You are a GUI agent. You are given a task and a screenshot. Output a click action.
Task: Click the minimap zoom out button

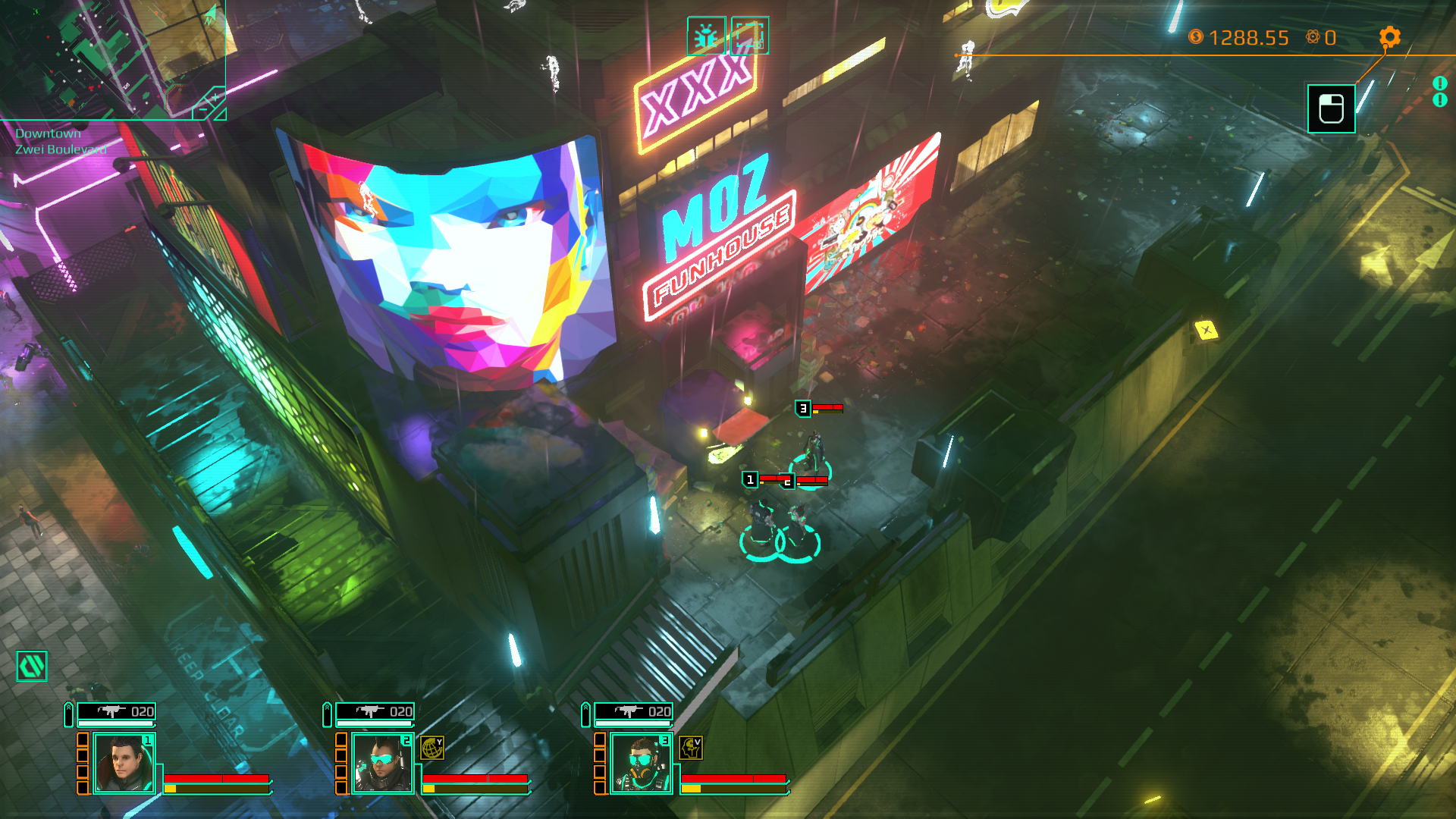pos(202,110)
